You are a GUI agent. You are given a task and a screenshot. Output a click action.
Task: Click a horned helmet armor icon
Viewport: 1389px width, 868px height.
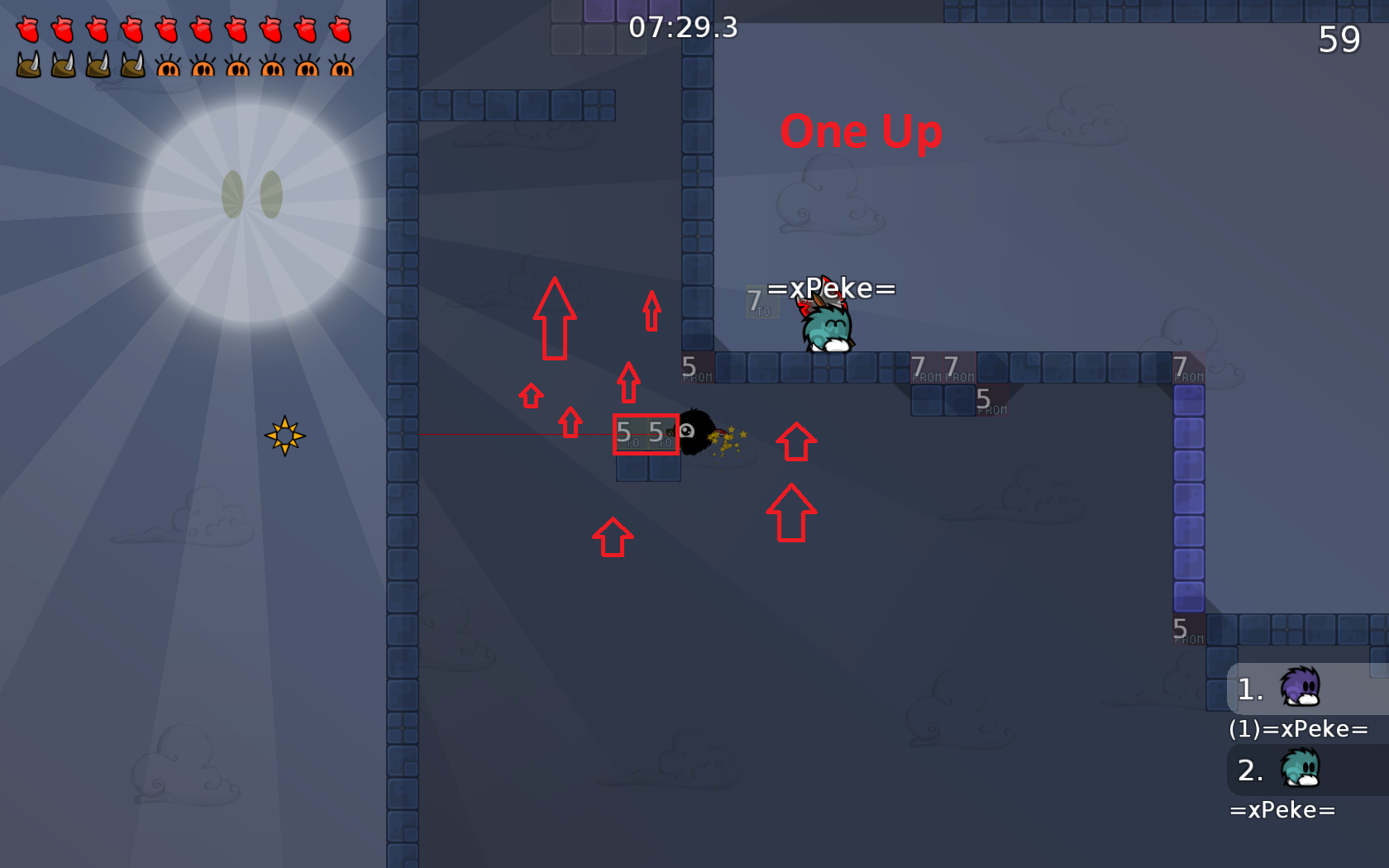coord(30,68)
